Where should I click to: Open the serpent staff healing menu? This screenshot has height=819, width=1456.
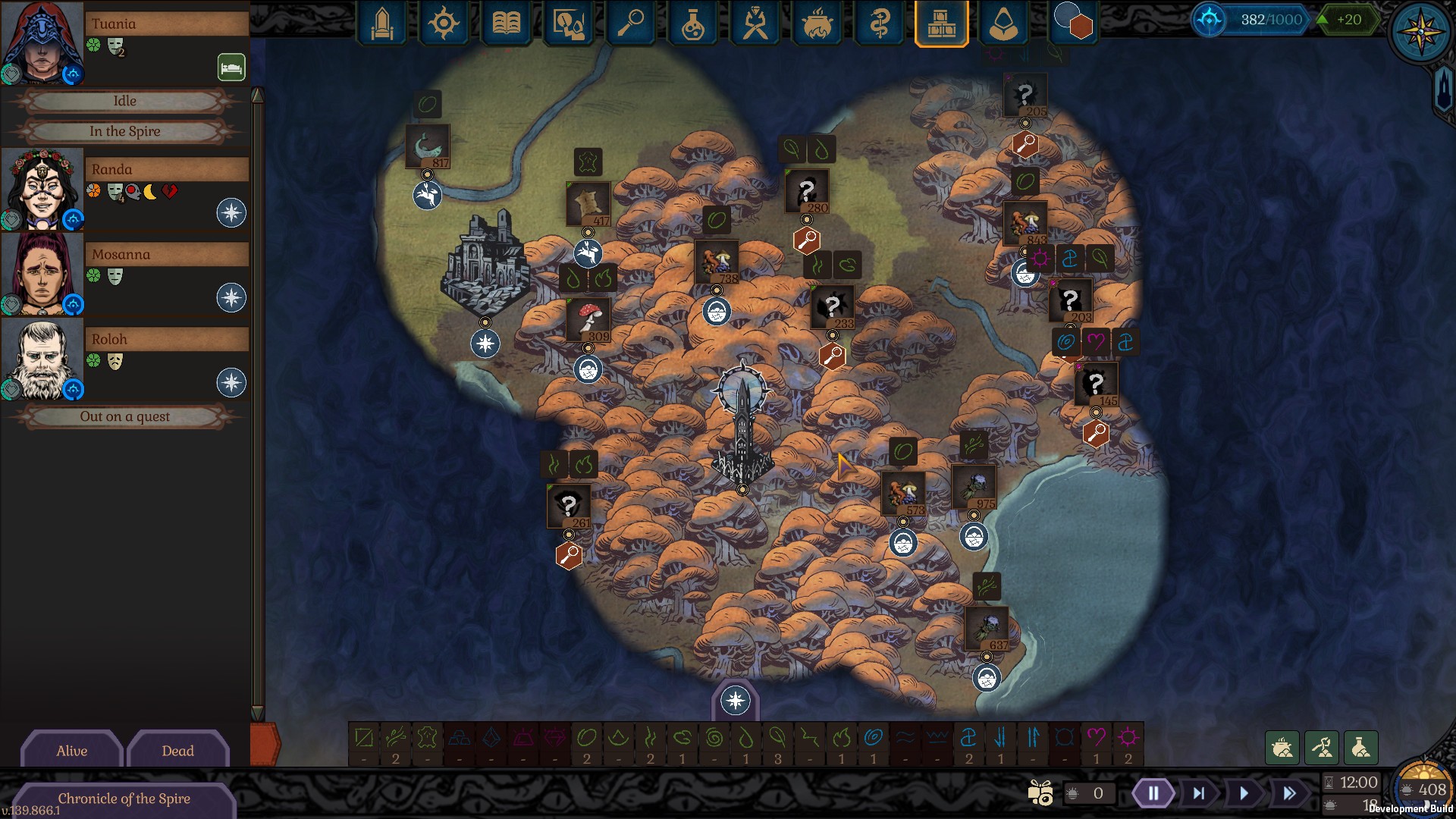click(x=879, y=24)
